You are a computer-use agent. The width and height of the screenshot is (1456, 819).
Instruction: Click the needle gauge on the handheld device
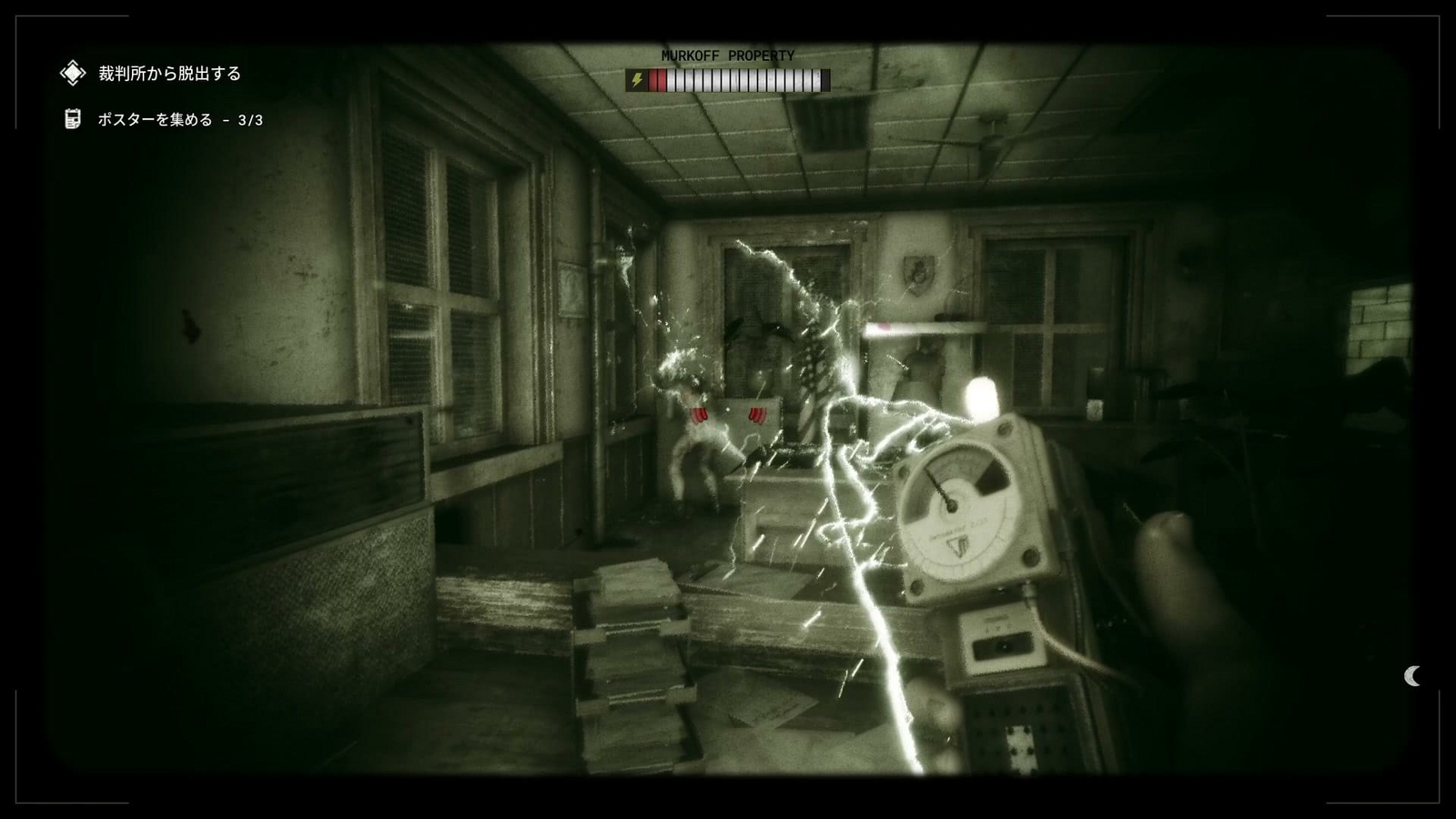[x=951, y=505]
